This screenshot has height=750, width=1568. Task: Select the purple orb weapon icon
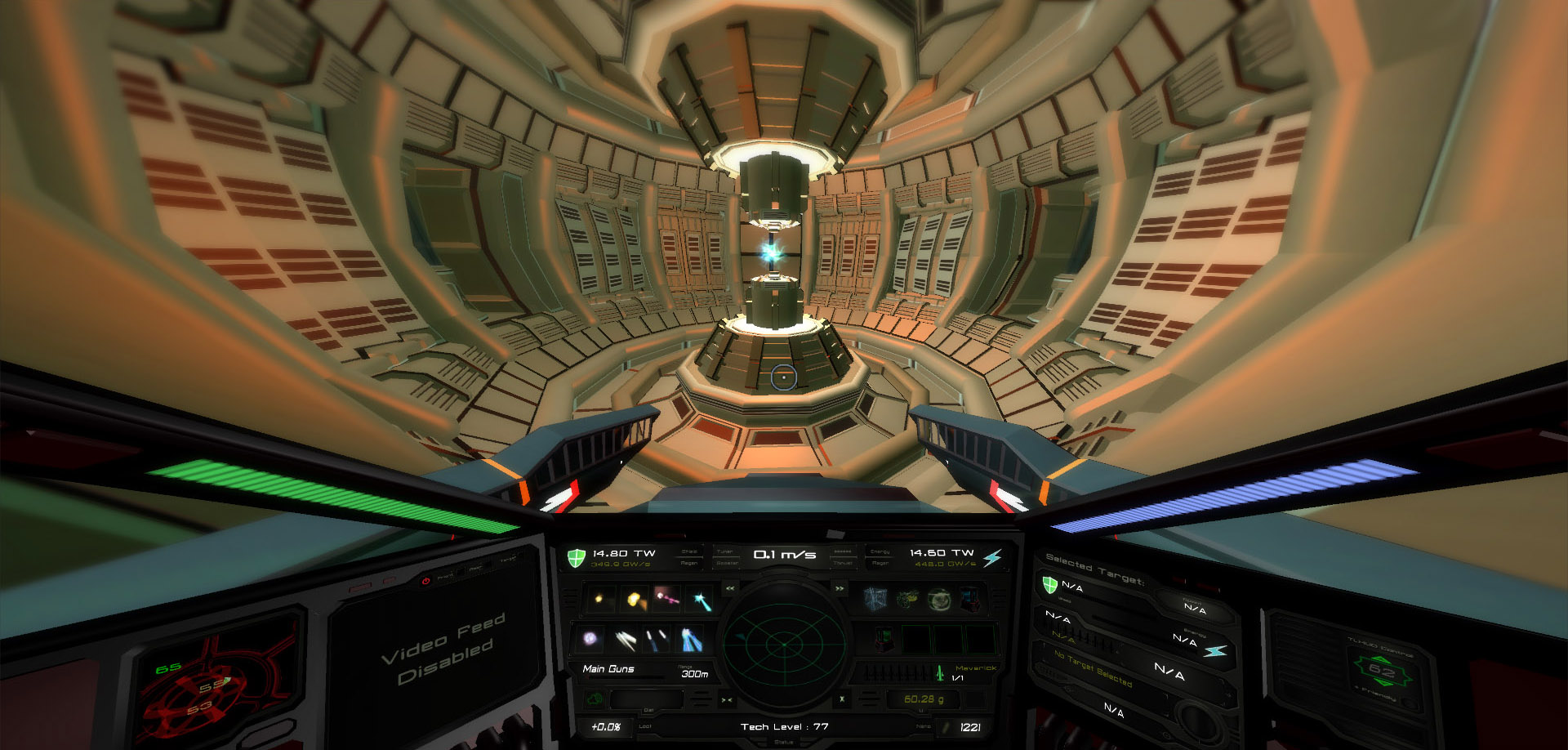tap(591, 639)
